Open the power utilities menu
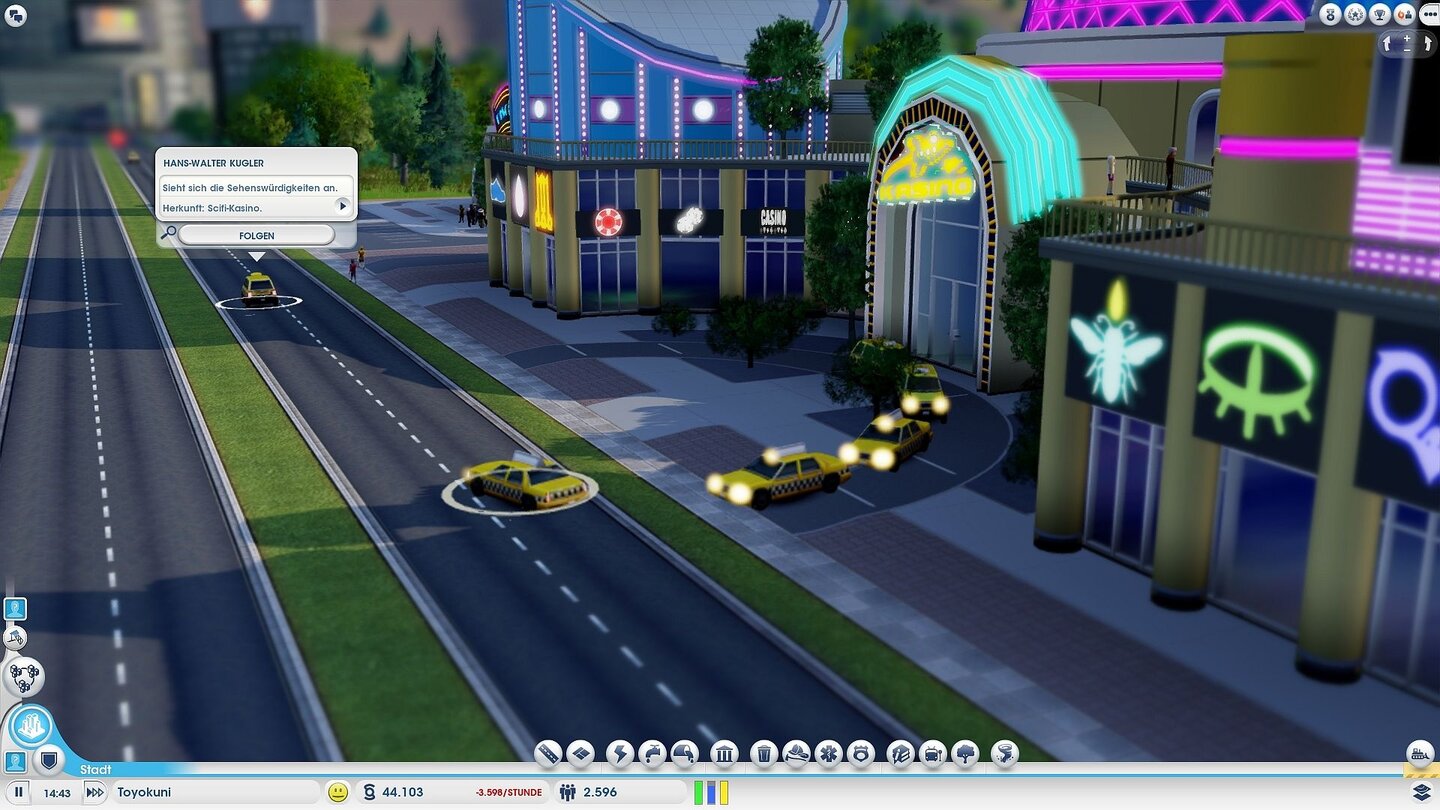 pyautogui.click(x=618, y=753)
